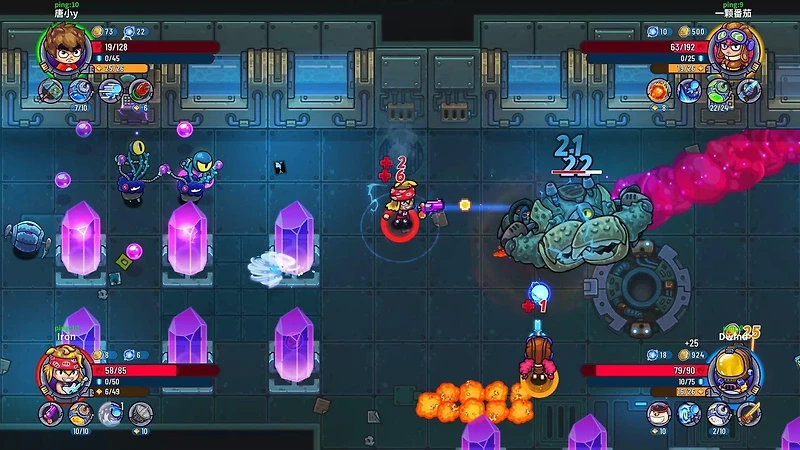Use the red rocket item icon
800x450 pixels.
[x=138, y=90]
